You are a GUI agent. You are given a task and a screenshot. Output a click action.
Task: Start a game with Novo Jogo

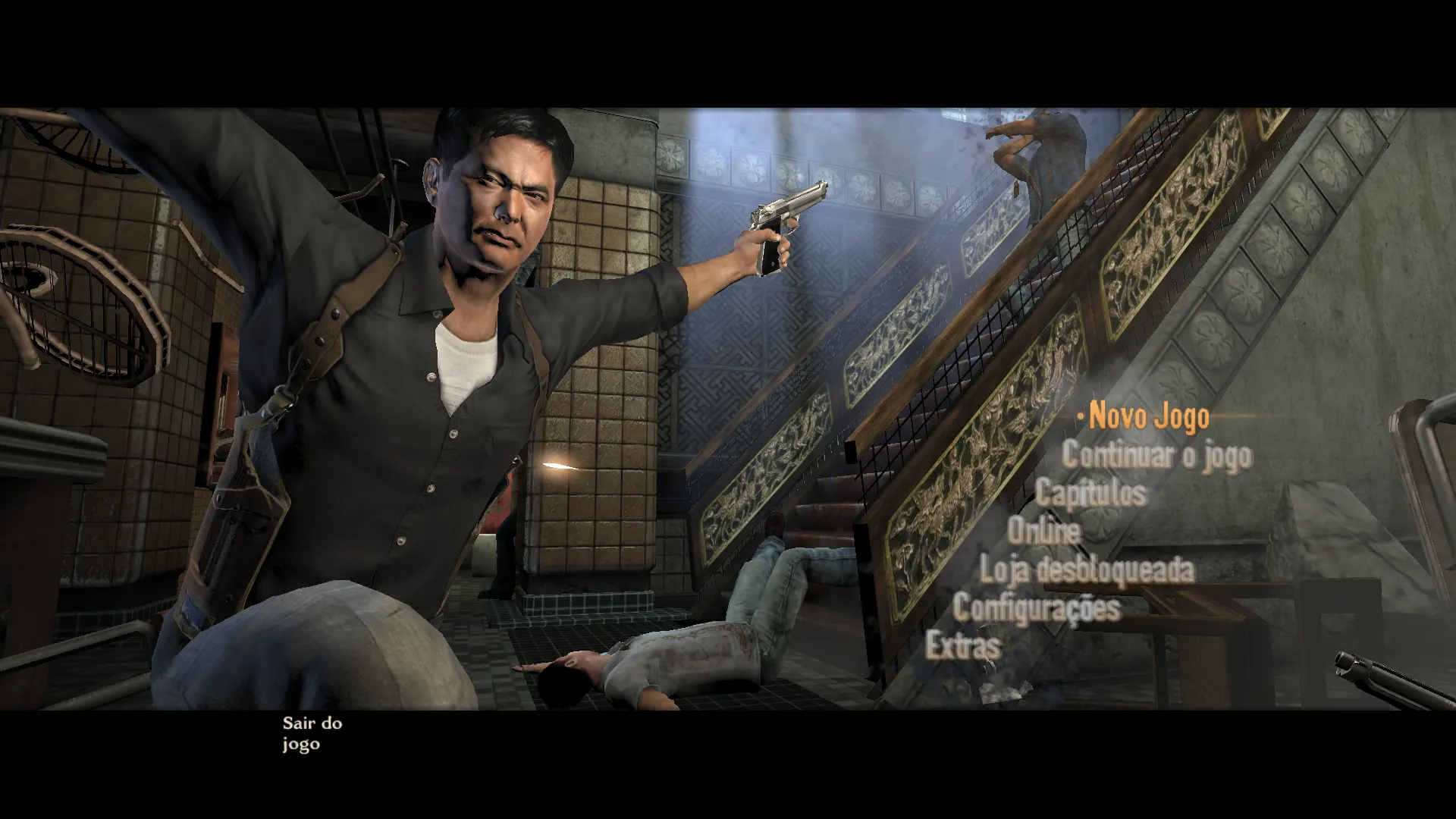point(1149,417)
